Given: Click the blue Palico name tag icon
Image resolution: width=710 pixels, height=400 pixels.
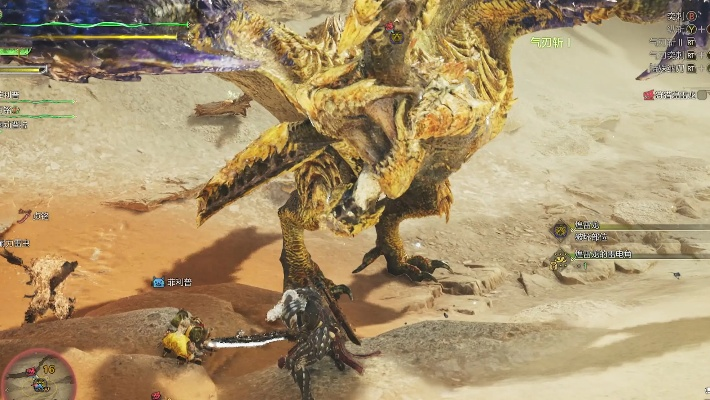Looking at the screenshot, I should [158, 283].
